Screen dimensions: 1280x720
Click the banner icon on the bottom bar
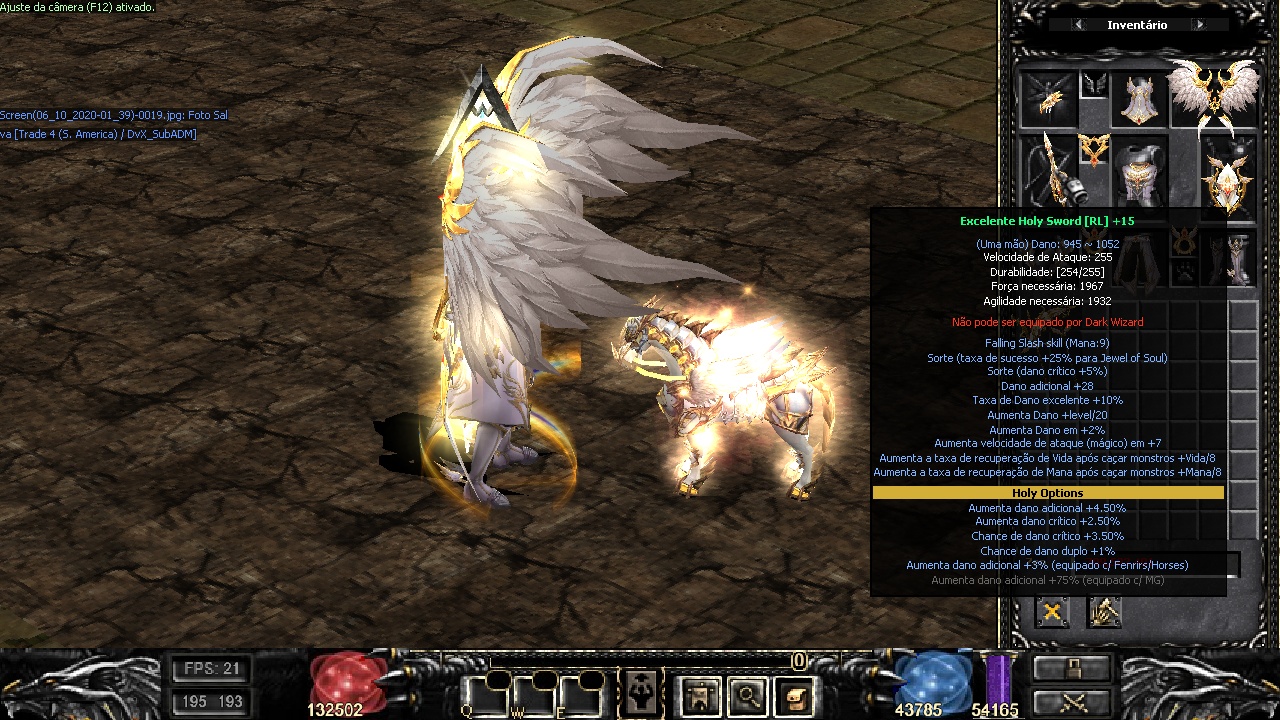click(x=699, y=696)
